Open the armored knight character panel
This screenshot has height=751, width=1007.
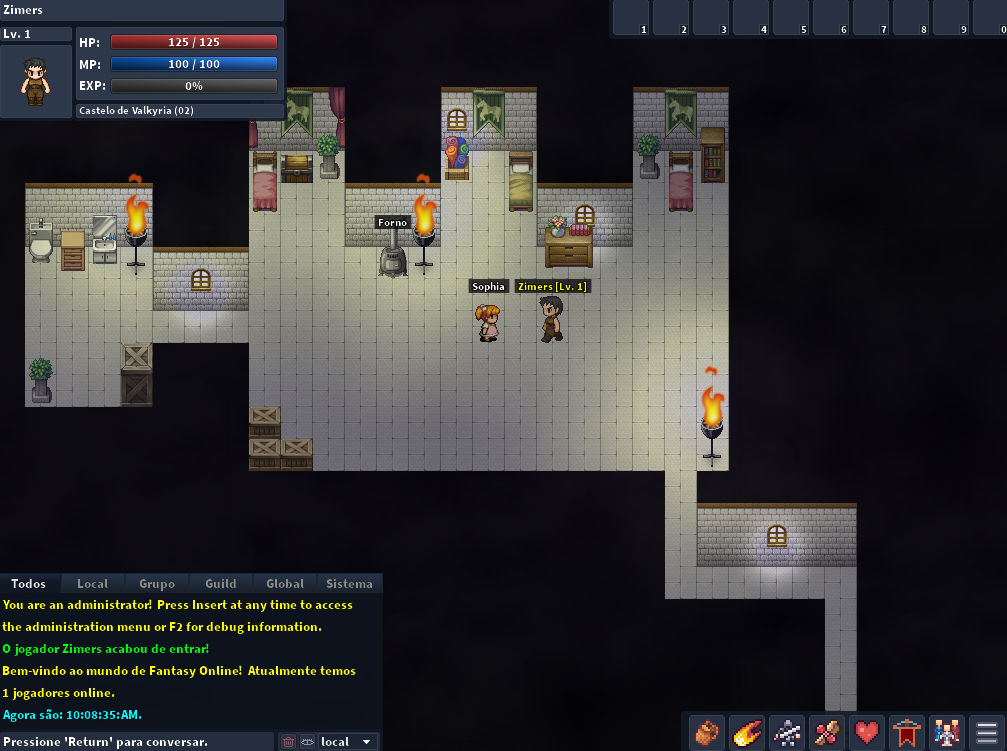tap(787, 733)
